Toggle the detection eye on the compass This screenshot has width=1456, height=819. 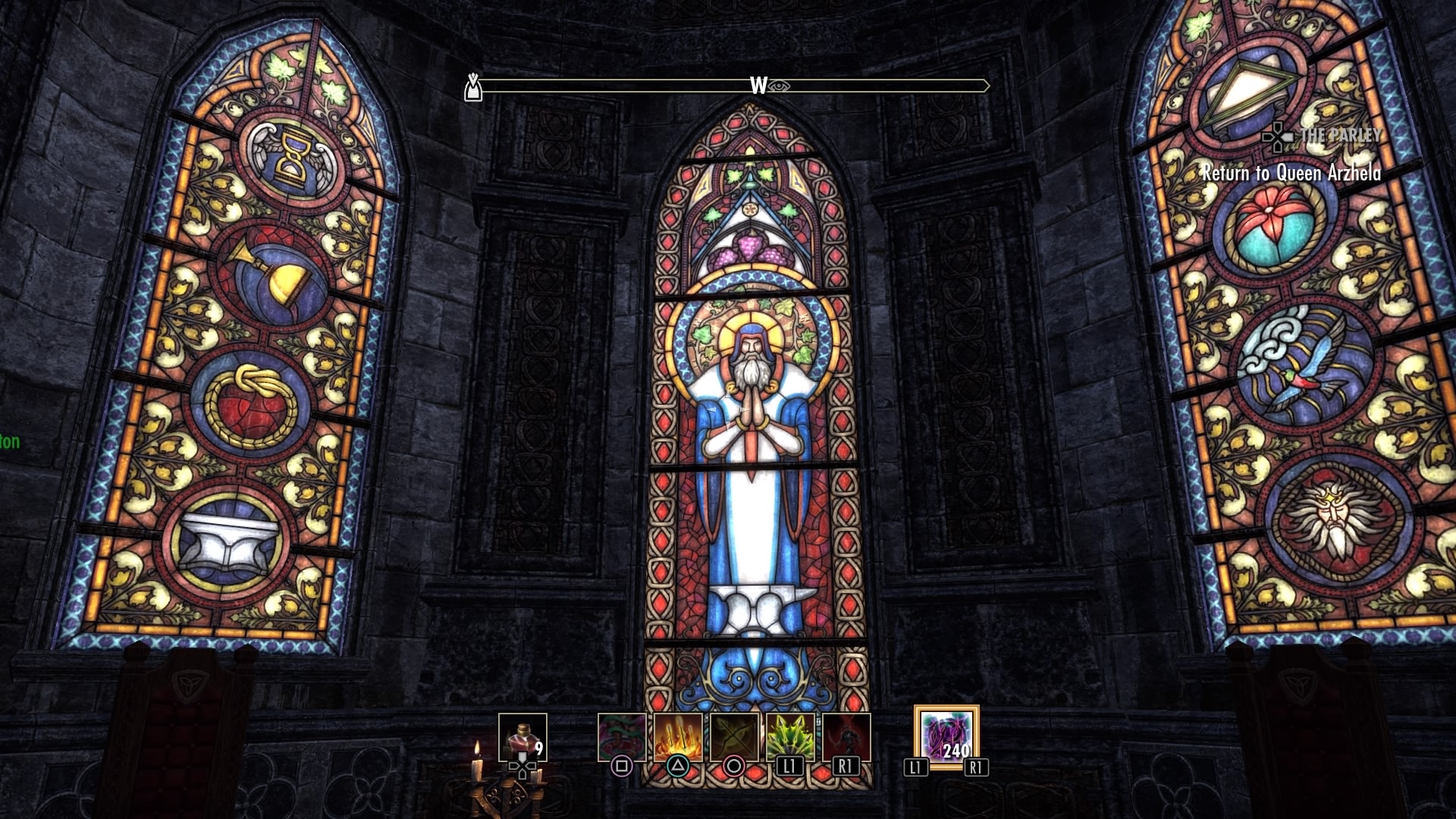click(x=778, y=86)
